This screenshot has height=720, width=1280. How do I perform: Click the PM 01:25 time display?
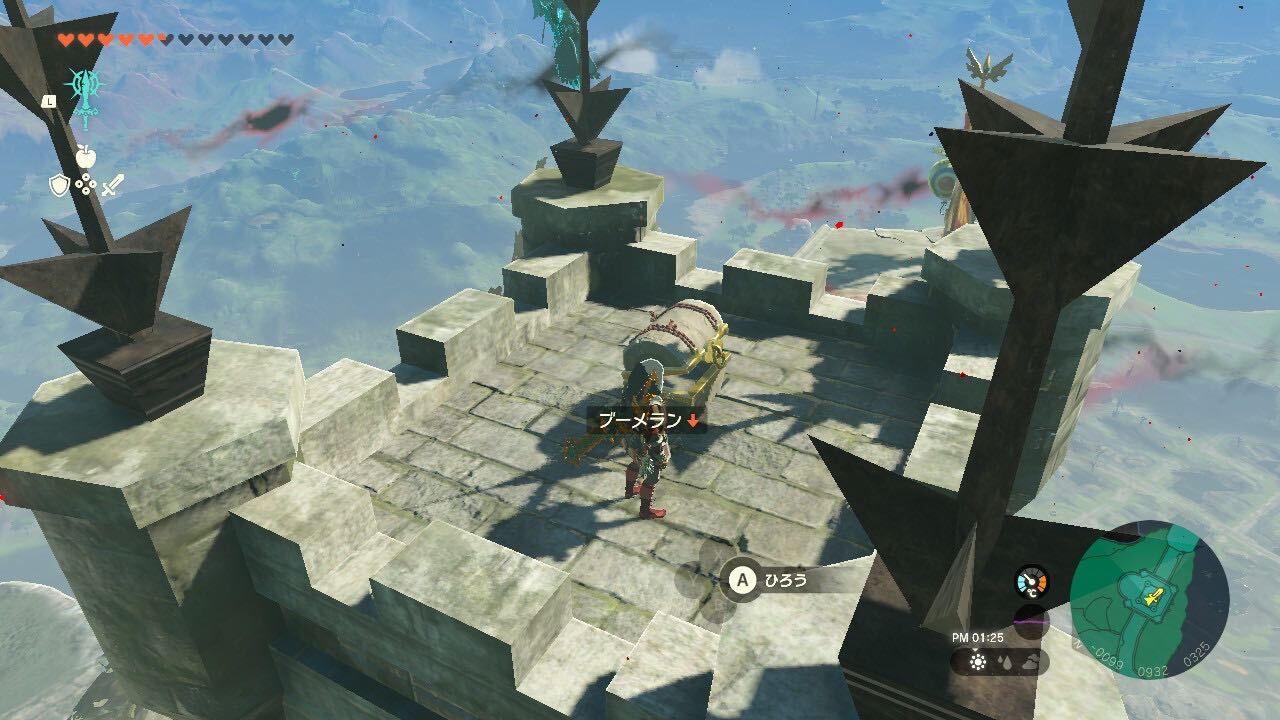click(977, 637)
